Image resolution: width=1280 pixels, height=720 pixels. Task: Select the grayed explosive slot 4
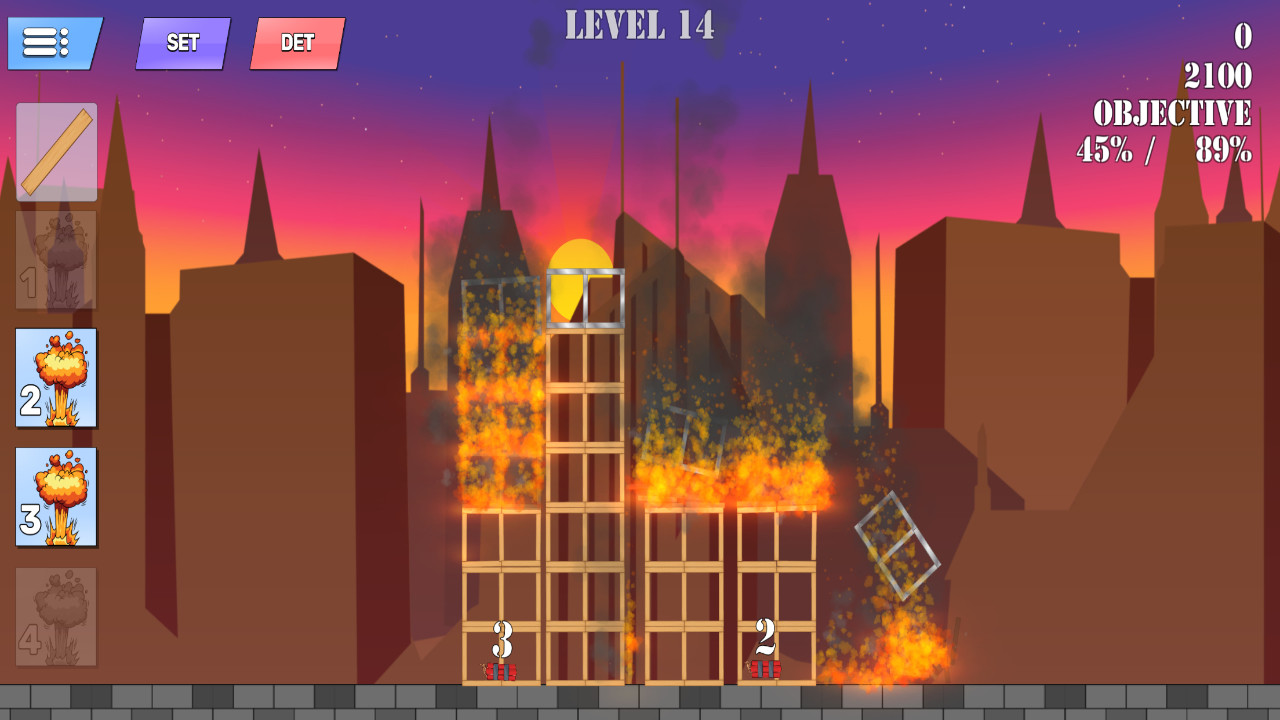55,615
